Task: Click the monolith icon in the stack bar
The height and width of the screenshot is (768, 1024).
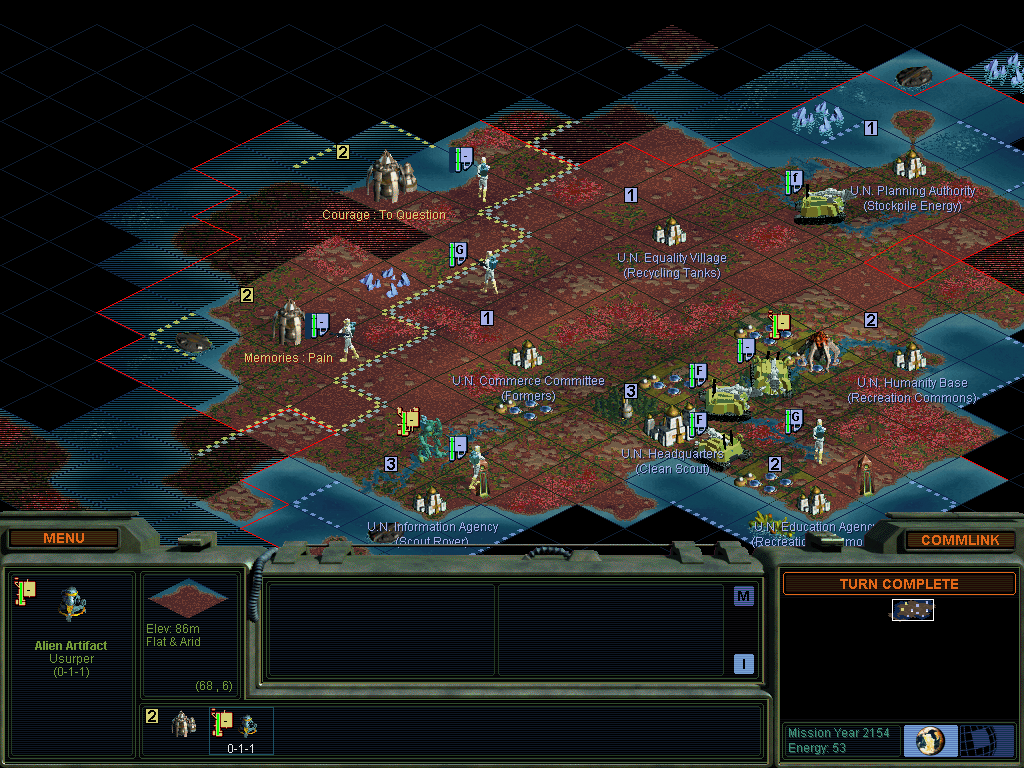Action: (182, 723)
